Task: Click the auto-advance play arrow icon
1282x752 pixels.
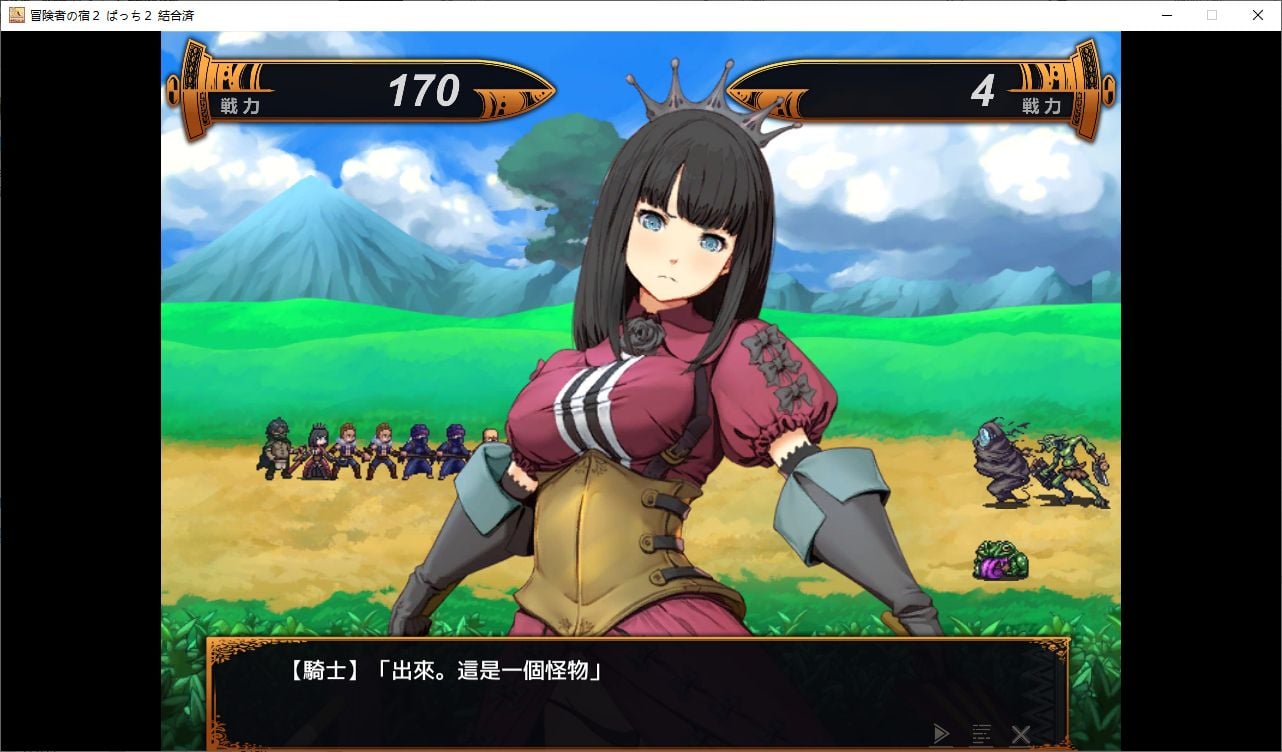Action: pyautogui.click(x=940, y=734)
